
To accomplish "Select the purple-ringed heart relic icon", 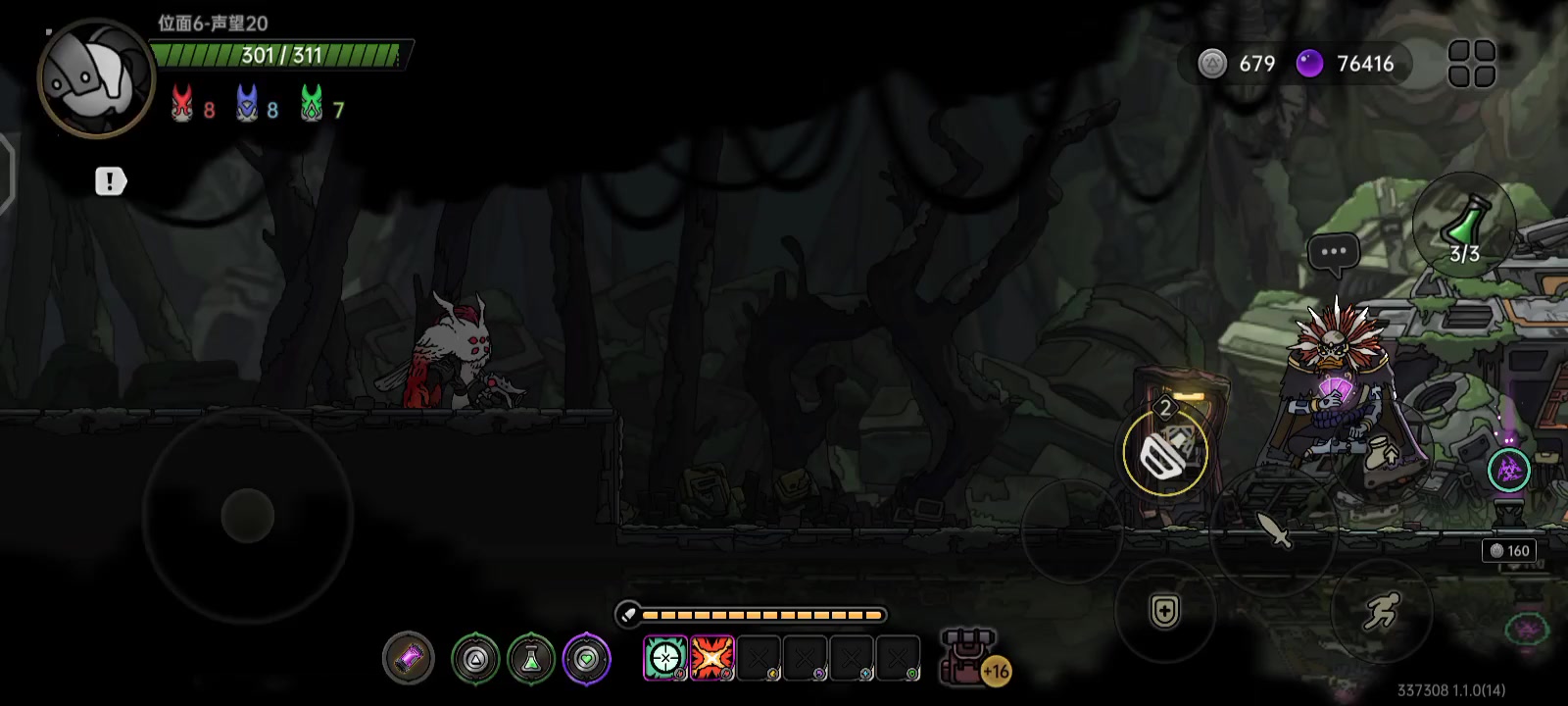I will (x=587, y=659).
